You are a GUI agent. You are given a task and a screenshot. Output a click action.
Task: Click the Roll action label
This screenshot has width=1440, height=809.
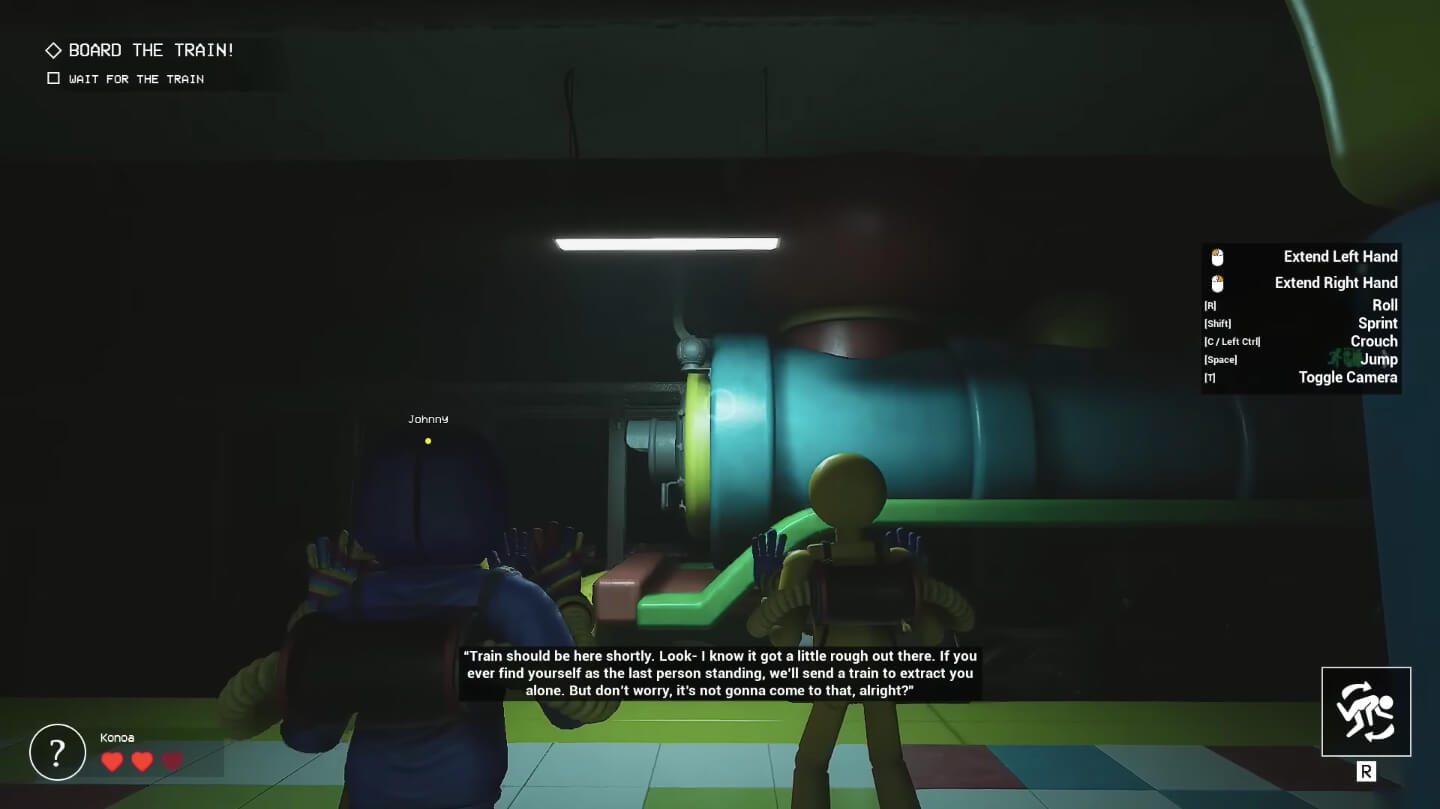1385,305
